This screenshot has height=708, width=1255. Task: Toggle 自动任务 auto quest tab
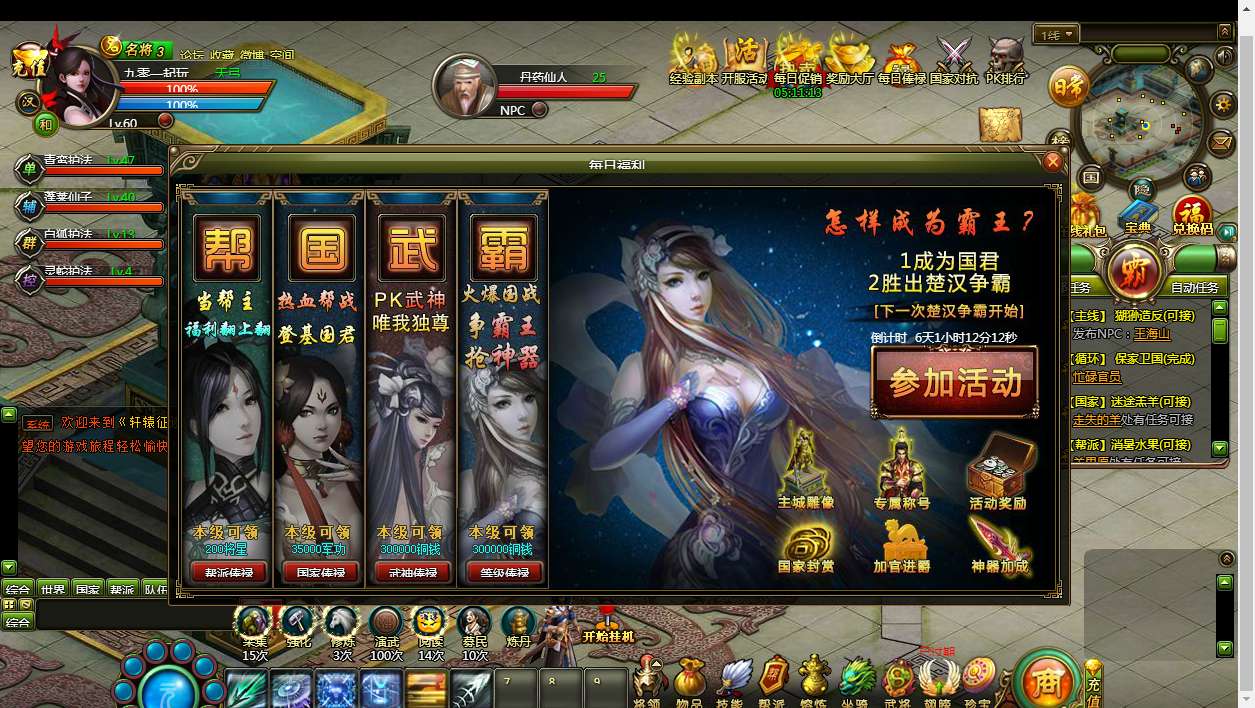[1194, 287]
